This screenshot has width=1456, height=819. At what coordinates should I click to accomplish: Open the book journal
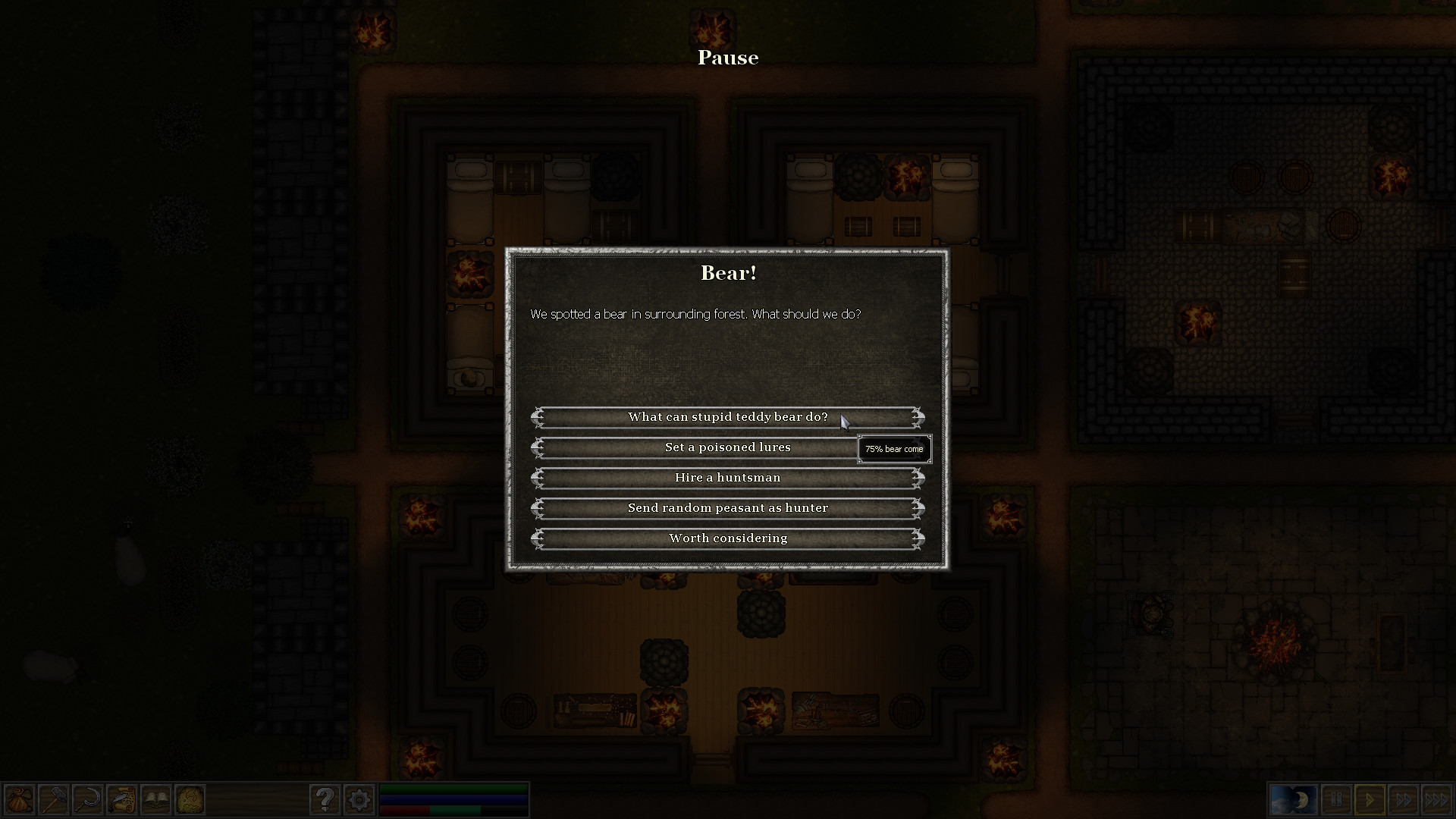[x=155, y=799]
